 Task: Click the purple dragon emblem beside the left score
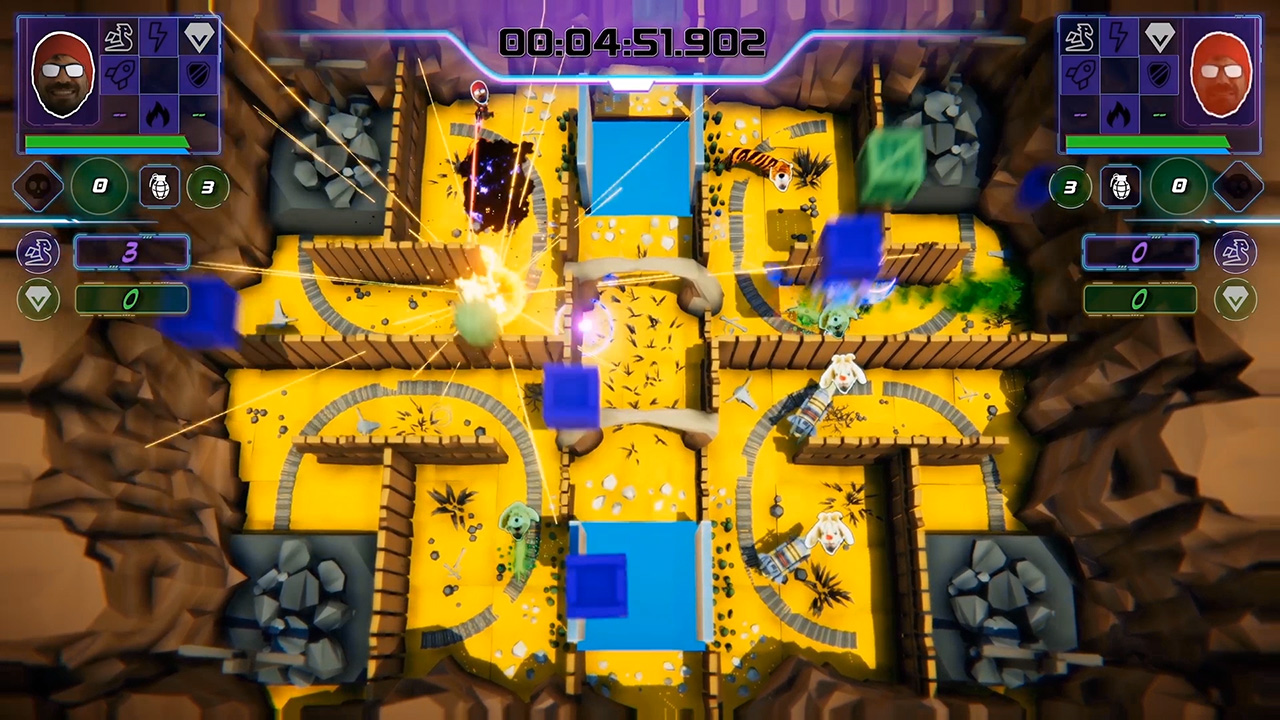(38, 252)
